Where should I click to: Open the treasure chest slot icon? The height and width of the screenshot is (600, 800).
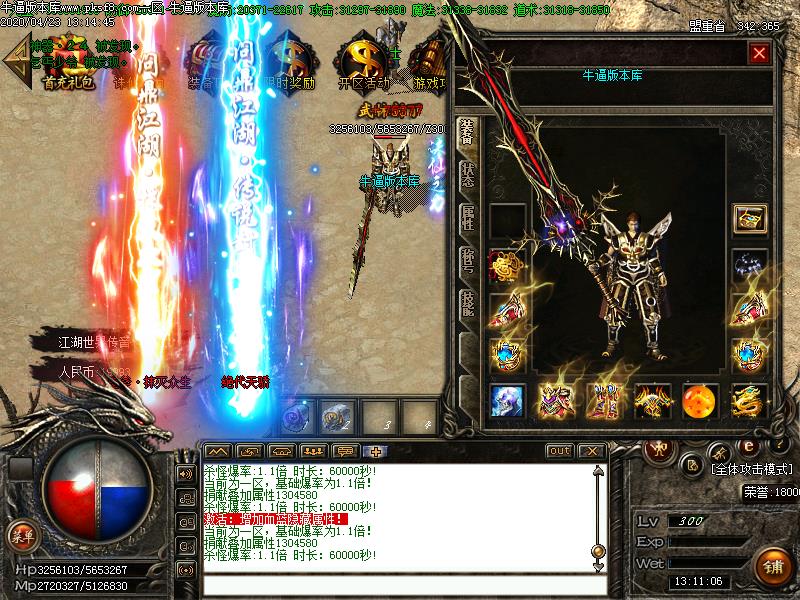(748, 218)
